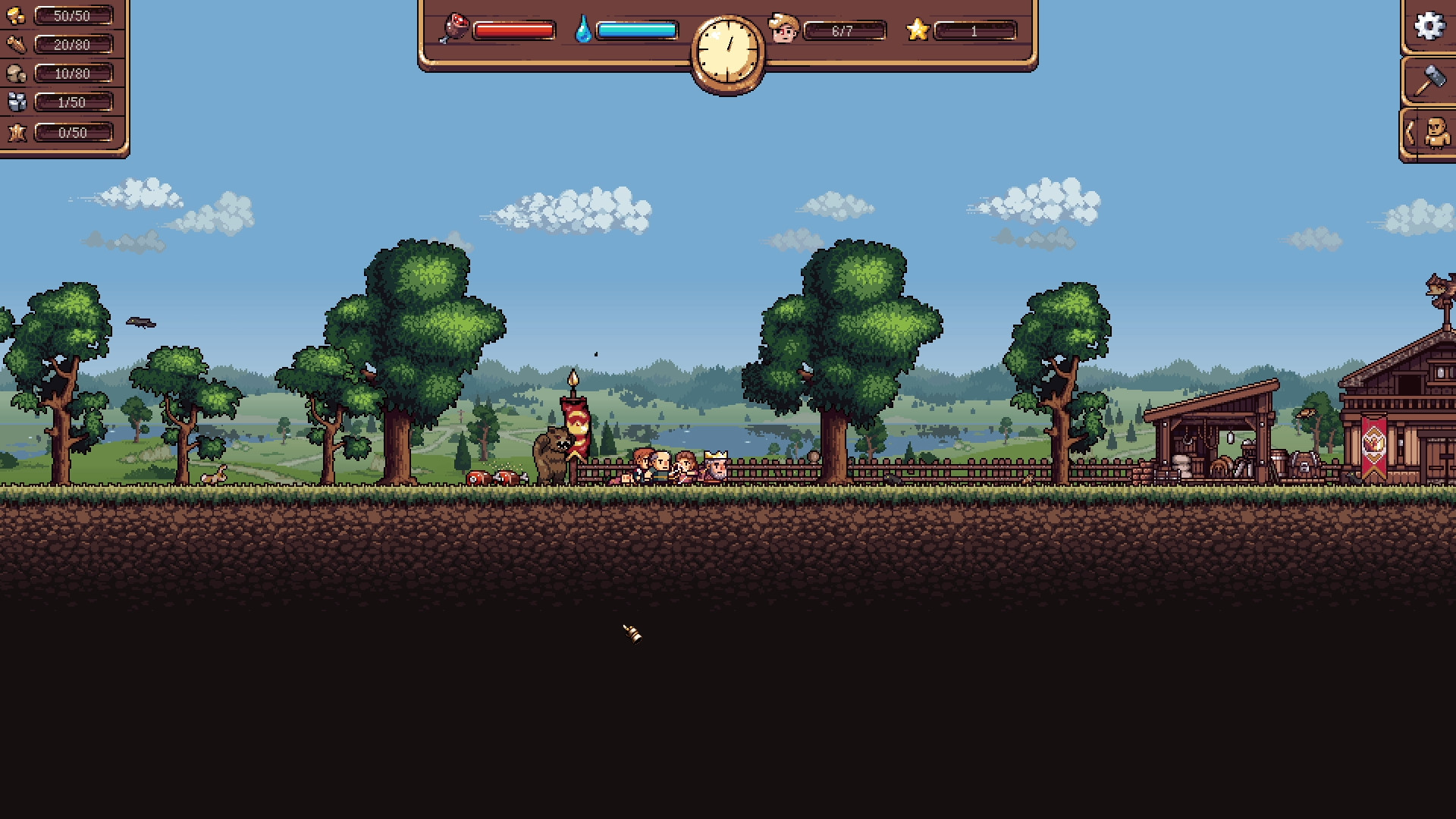Click the iron ore resource icon

click(17, 102)
